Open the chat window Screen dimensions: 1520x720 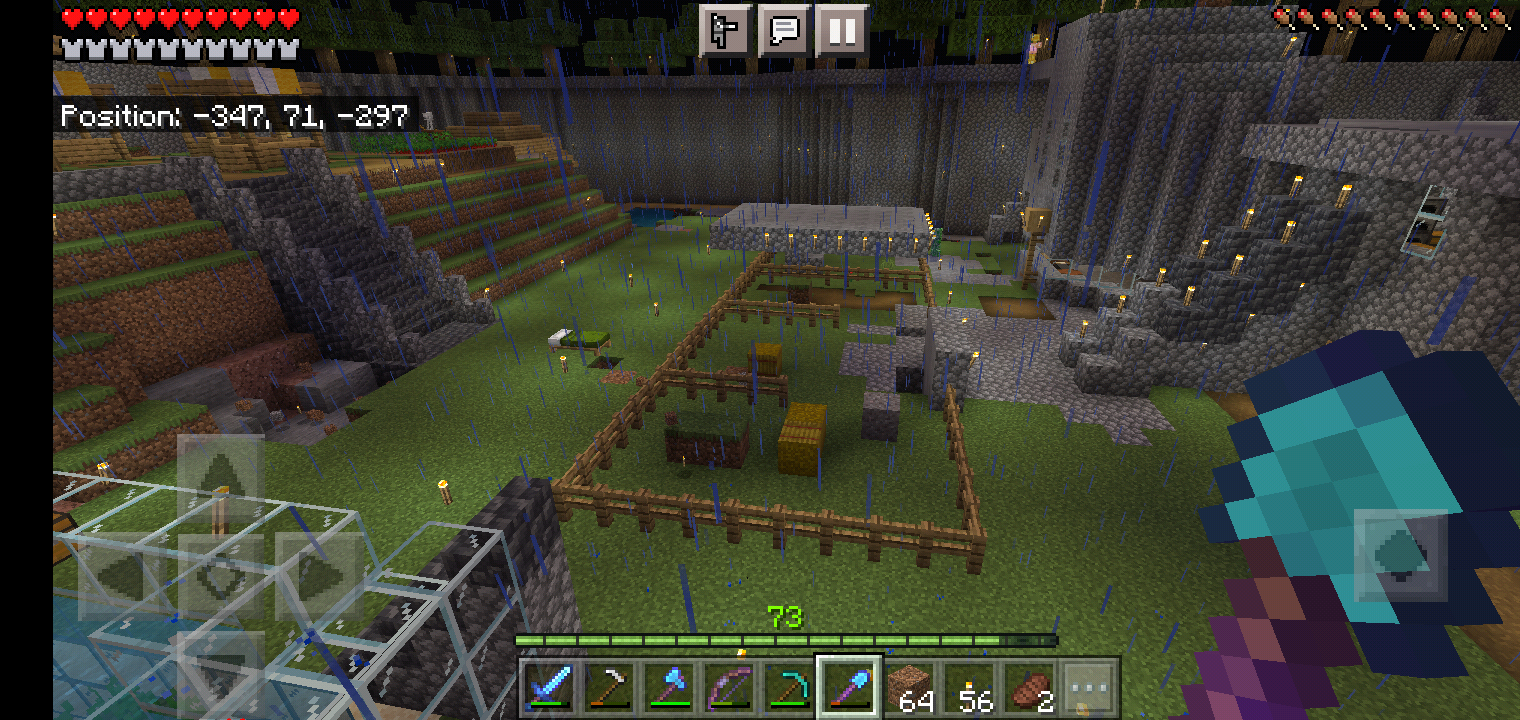coord(783,31)
